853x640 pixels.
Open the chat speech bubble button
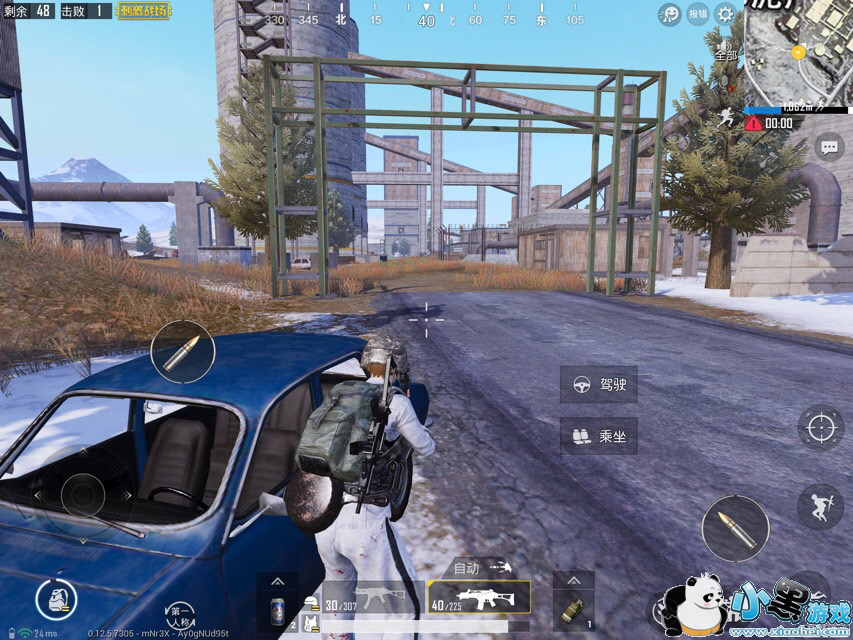[x=829, y=147]
